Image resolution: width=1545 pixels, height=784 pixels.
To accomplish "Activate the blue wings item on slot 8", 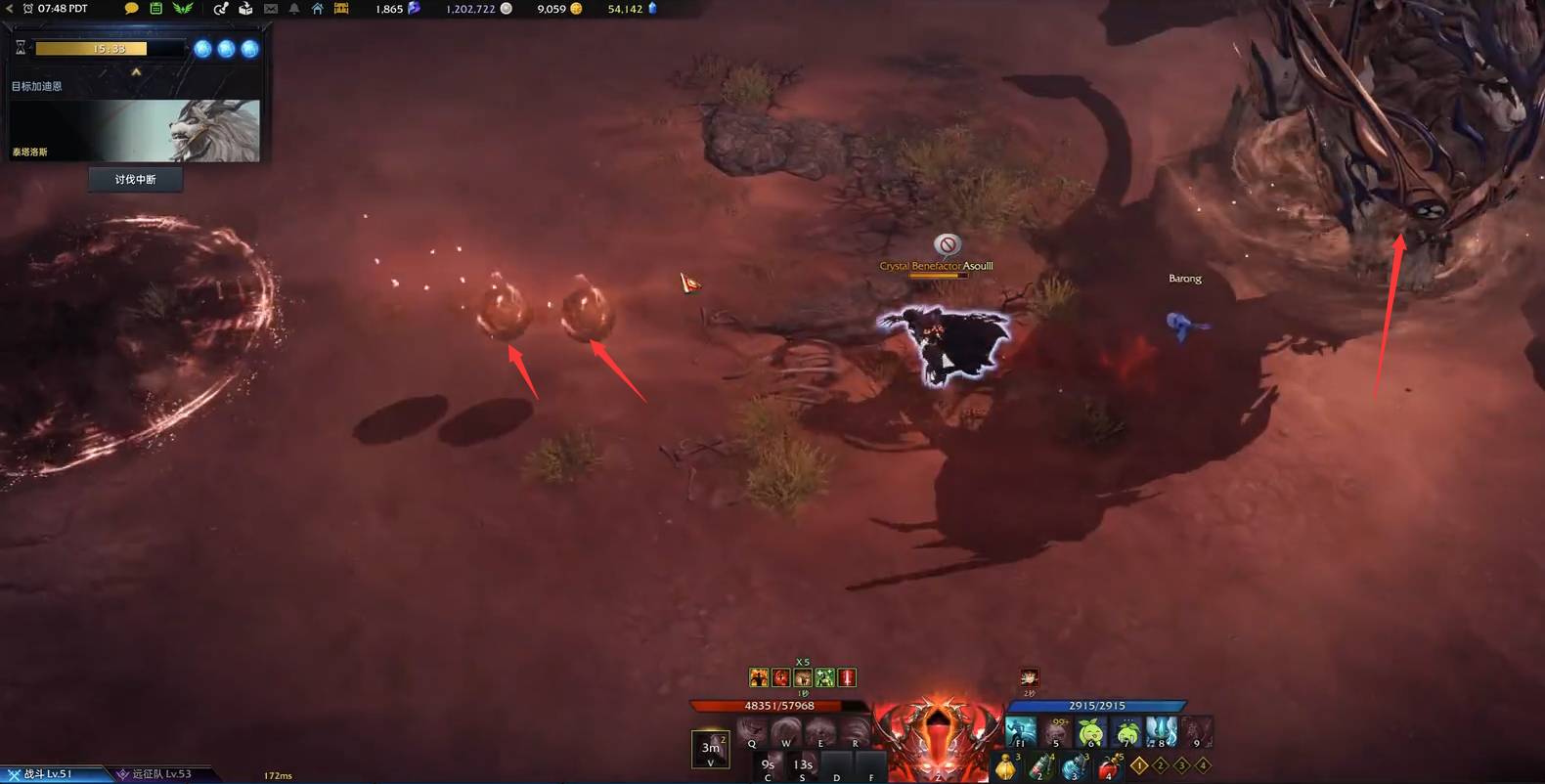I will pos(1161,732).
